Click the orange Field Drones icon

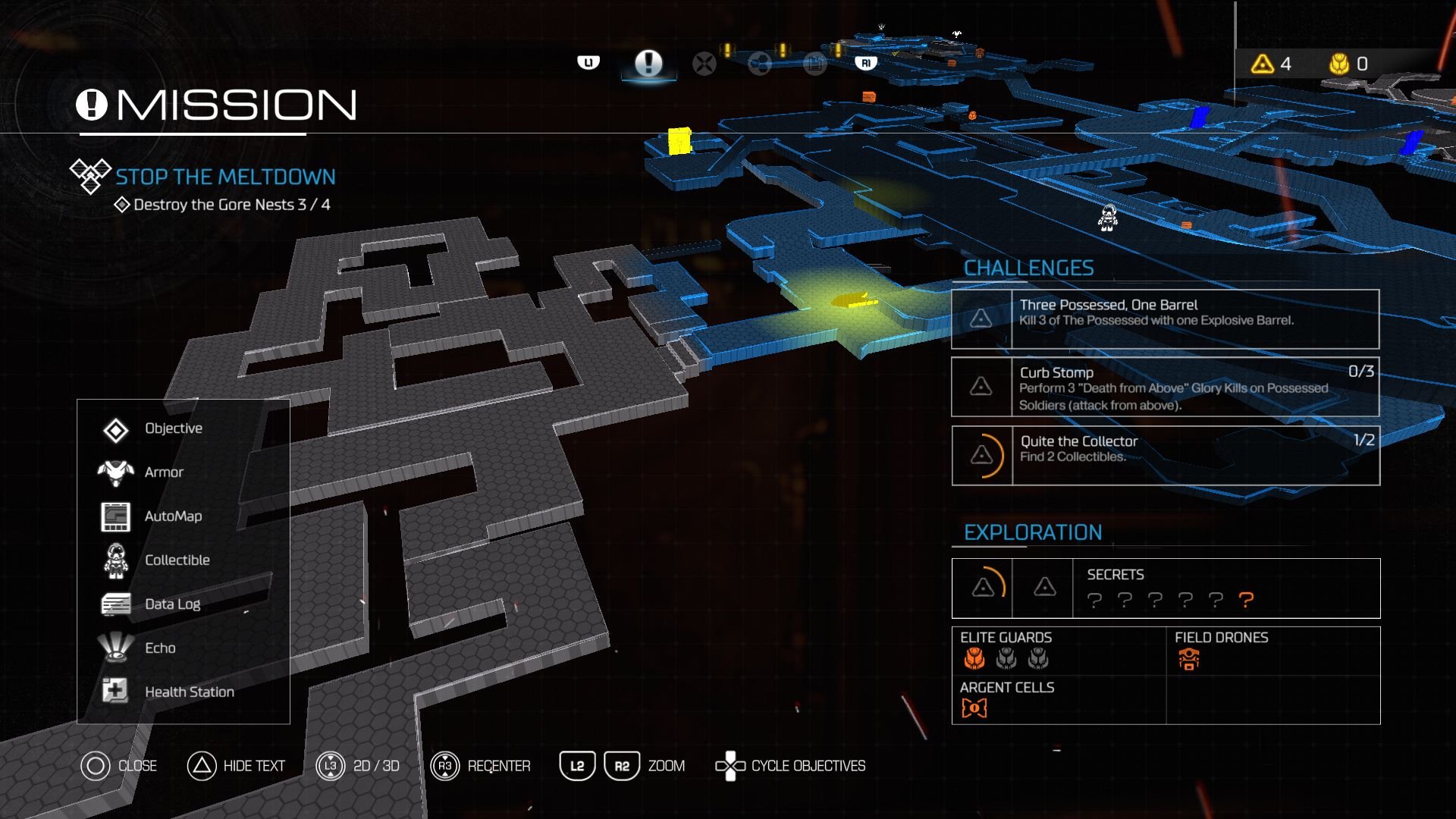coord(1189,660)
